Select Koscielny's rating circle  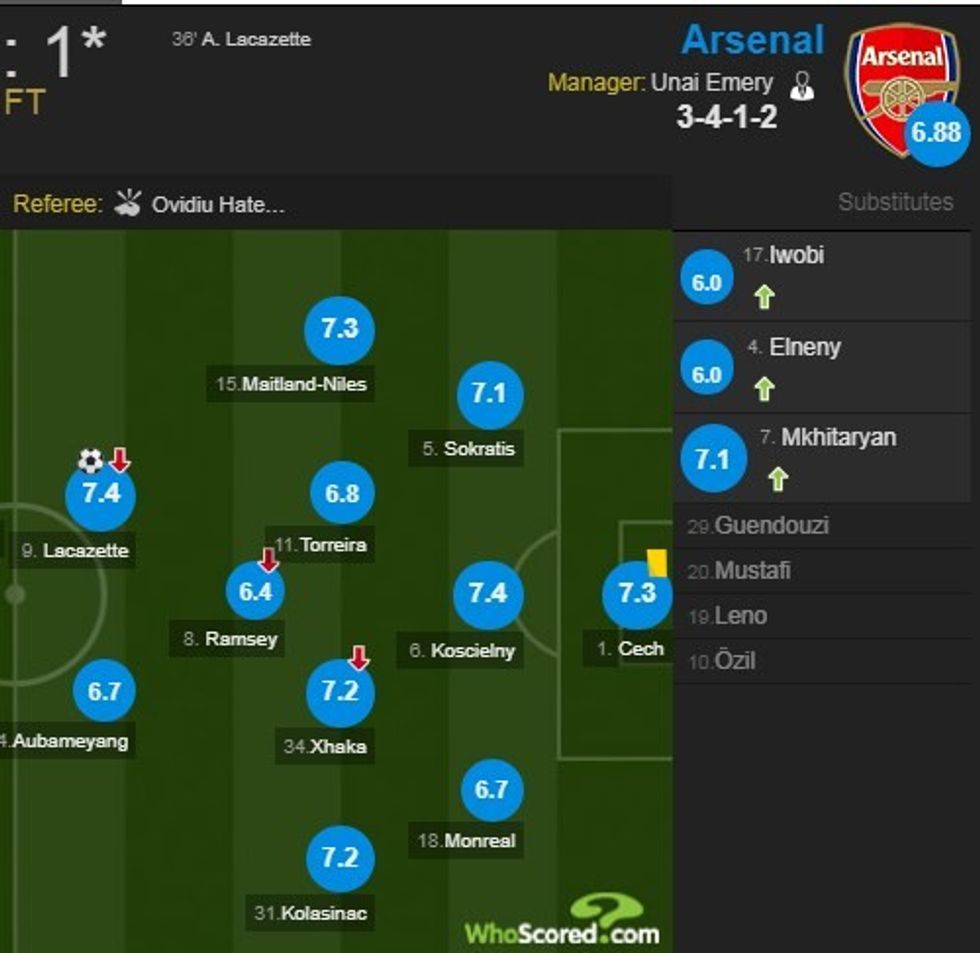point(488,594)
